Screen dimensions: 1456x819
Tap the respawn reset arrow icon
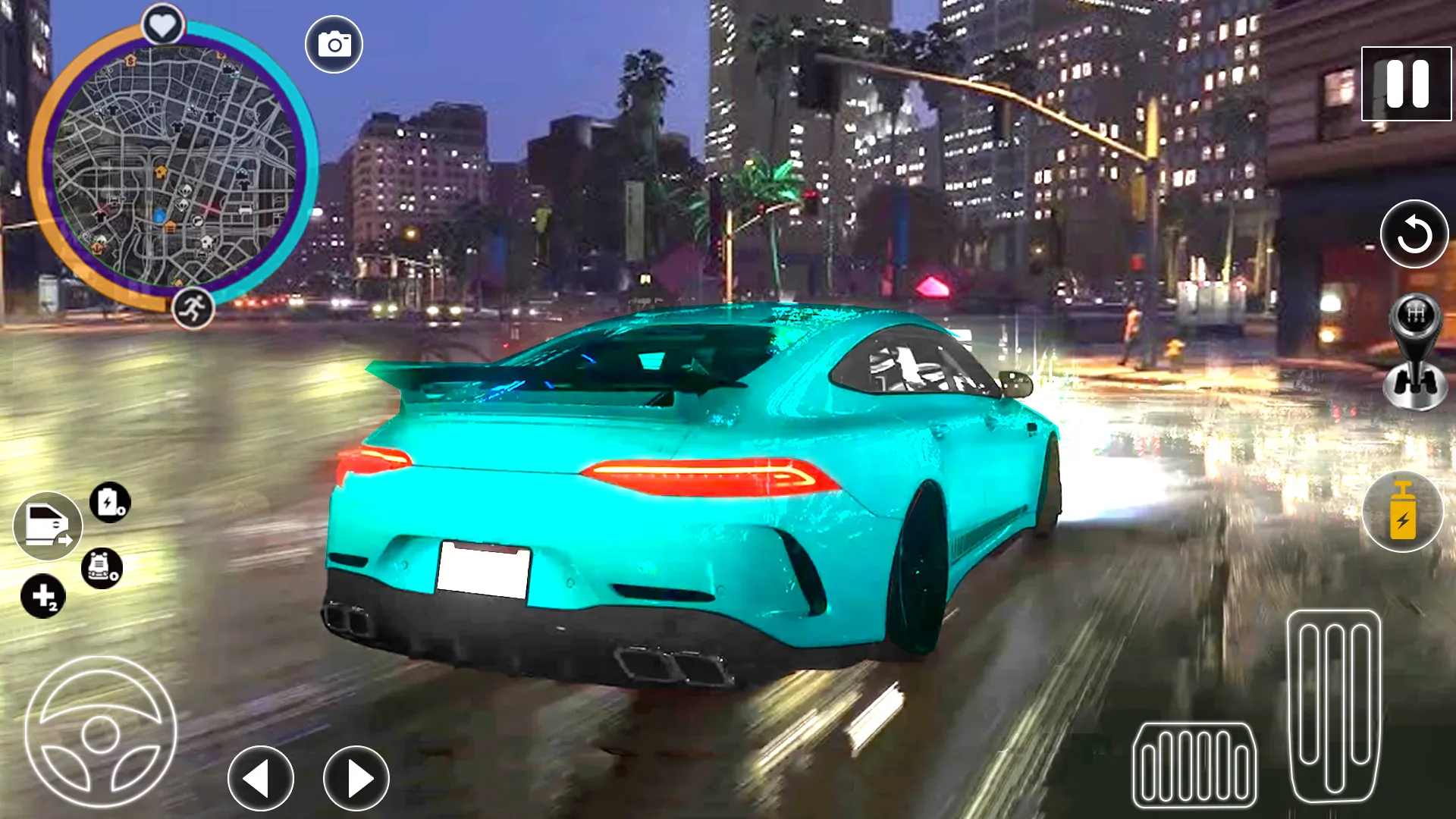(x=1414, y=235)
